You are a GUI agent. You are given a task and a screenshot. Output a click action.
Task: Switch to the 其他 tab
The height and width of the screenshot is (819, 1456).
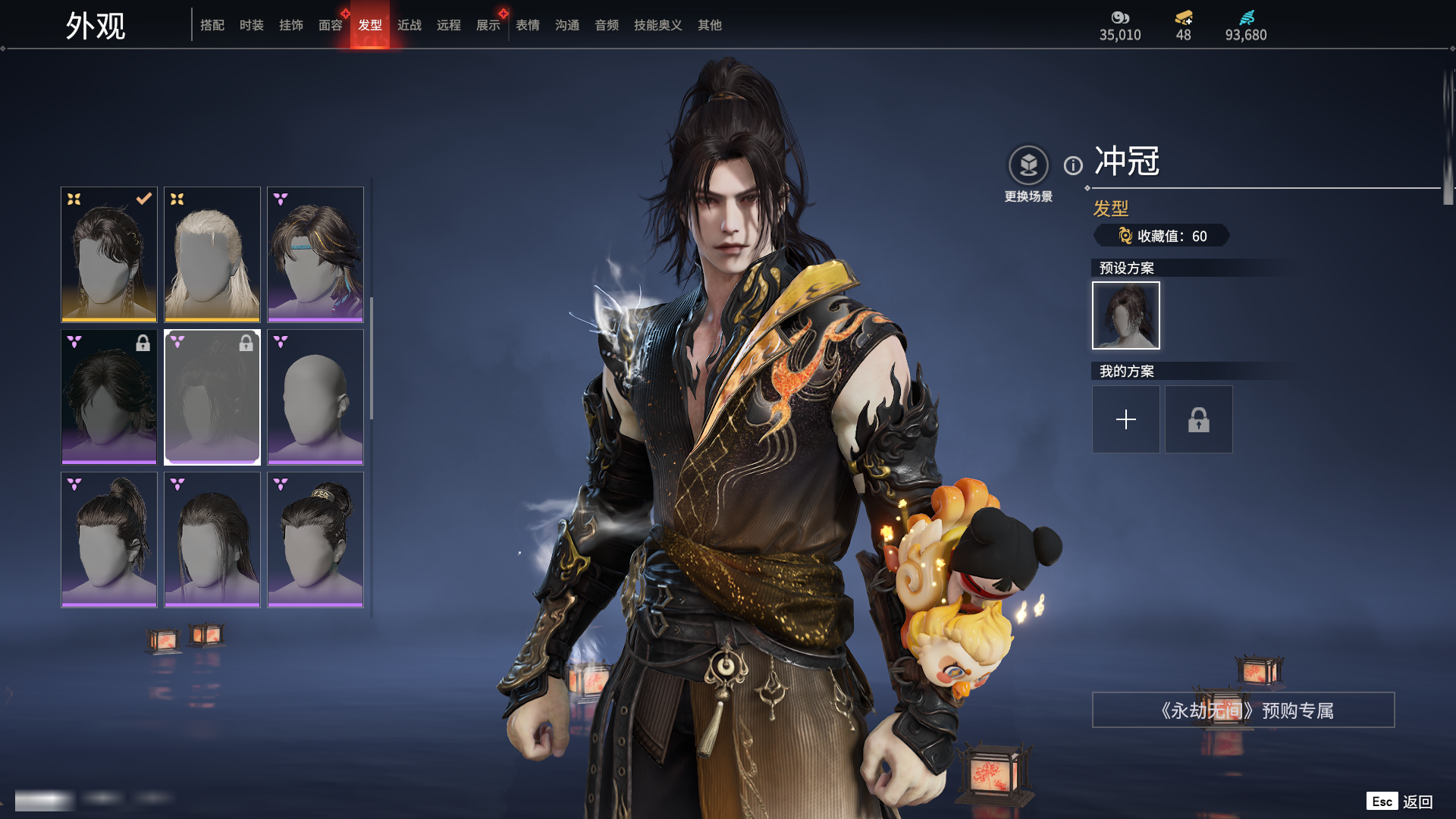pyautogui.click(x=710, y=25)
